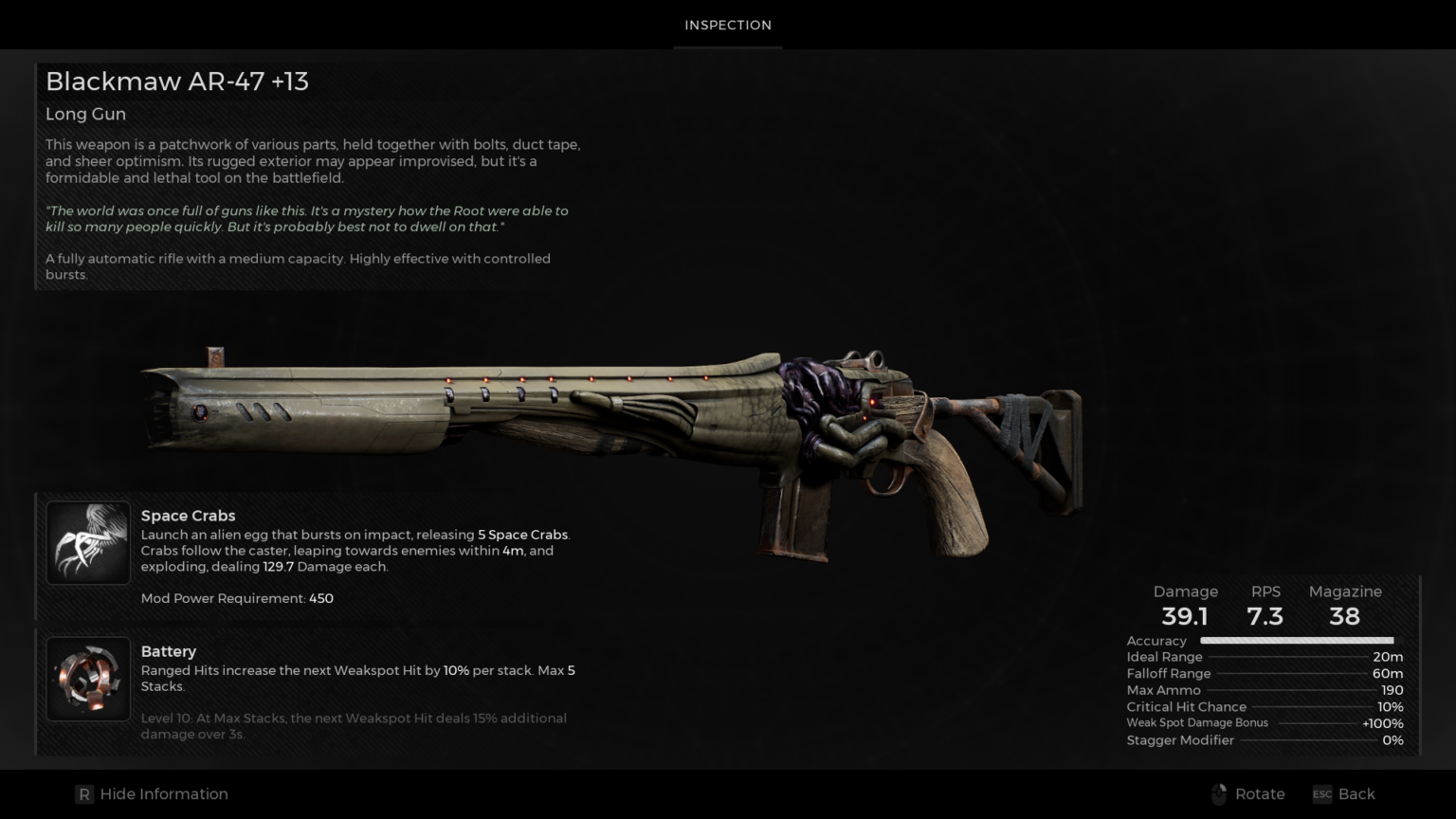Click the R key icon near Hide Information
Image resolution: width=1456 pixels, height=819 pixels.
point(84,793)
